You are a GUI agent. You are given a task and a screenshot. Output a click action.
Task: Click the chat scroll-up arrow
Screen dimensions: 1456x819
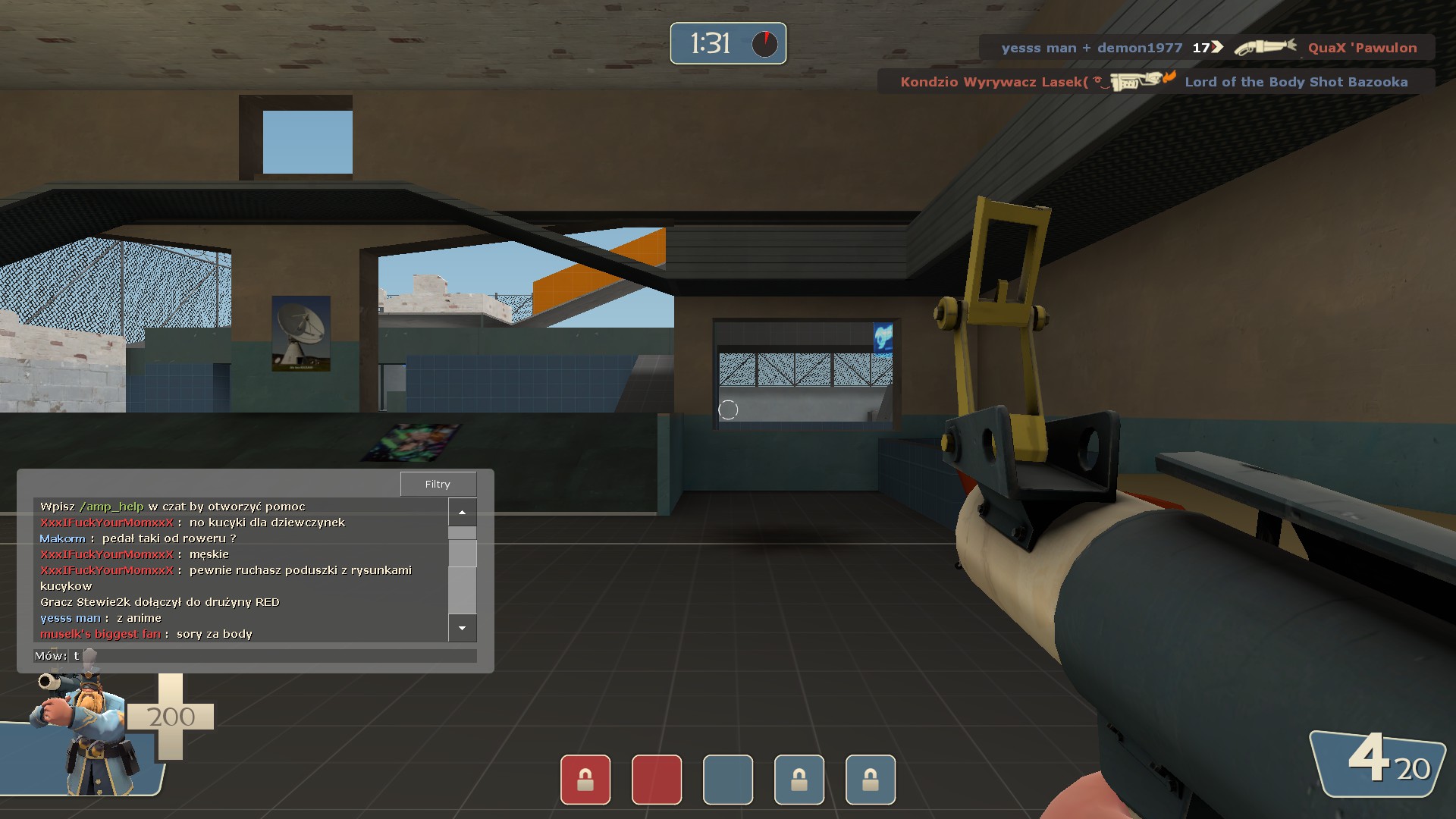[462, 513]
